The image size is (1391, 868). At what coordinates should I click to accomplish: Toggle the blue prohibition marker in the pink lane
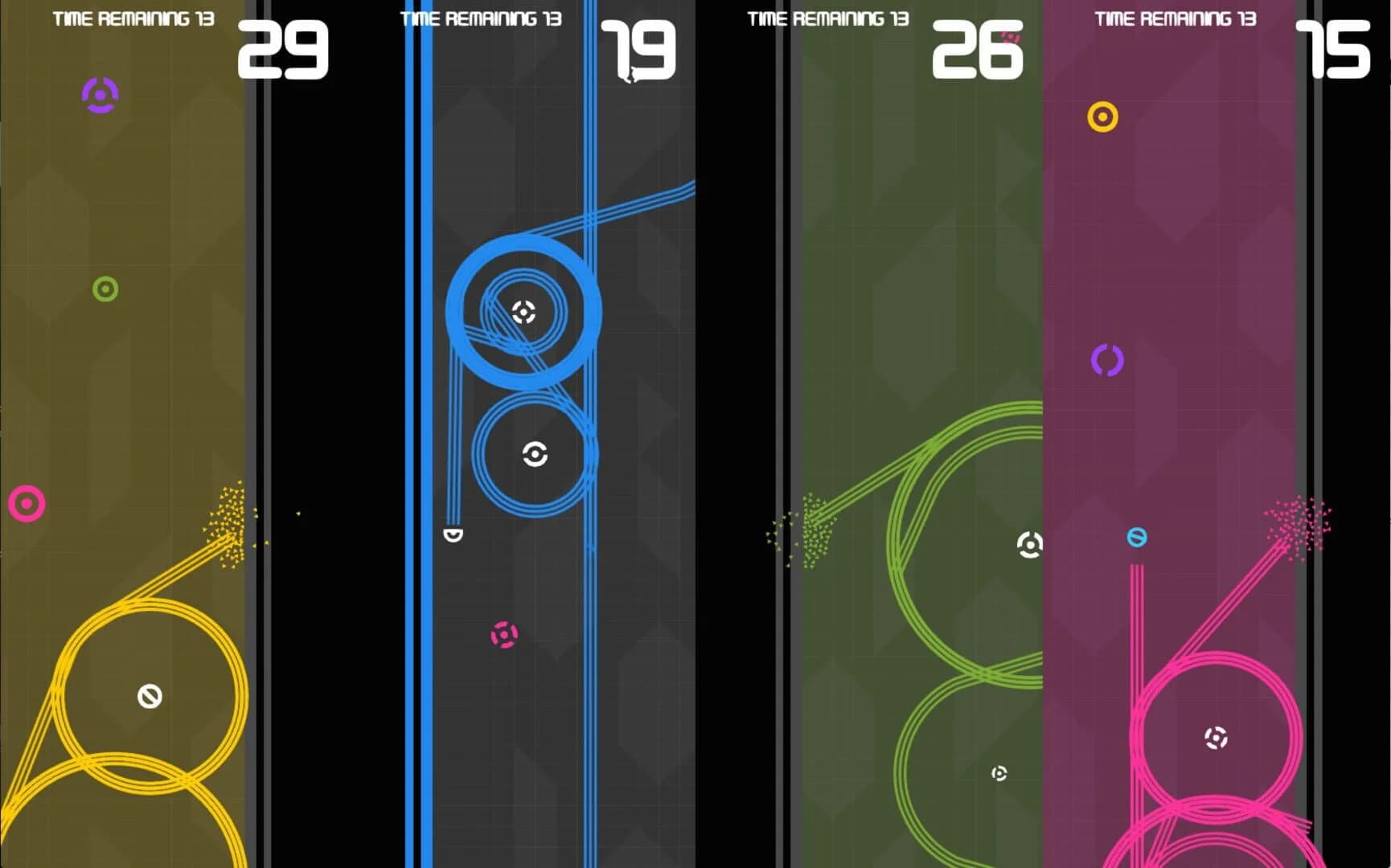[x=1136, y=538]
